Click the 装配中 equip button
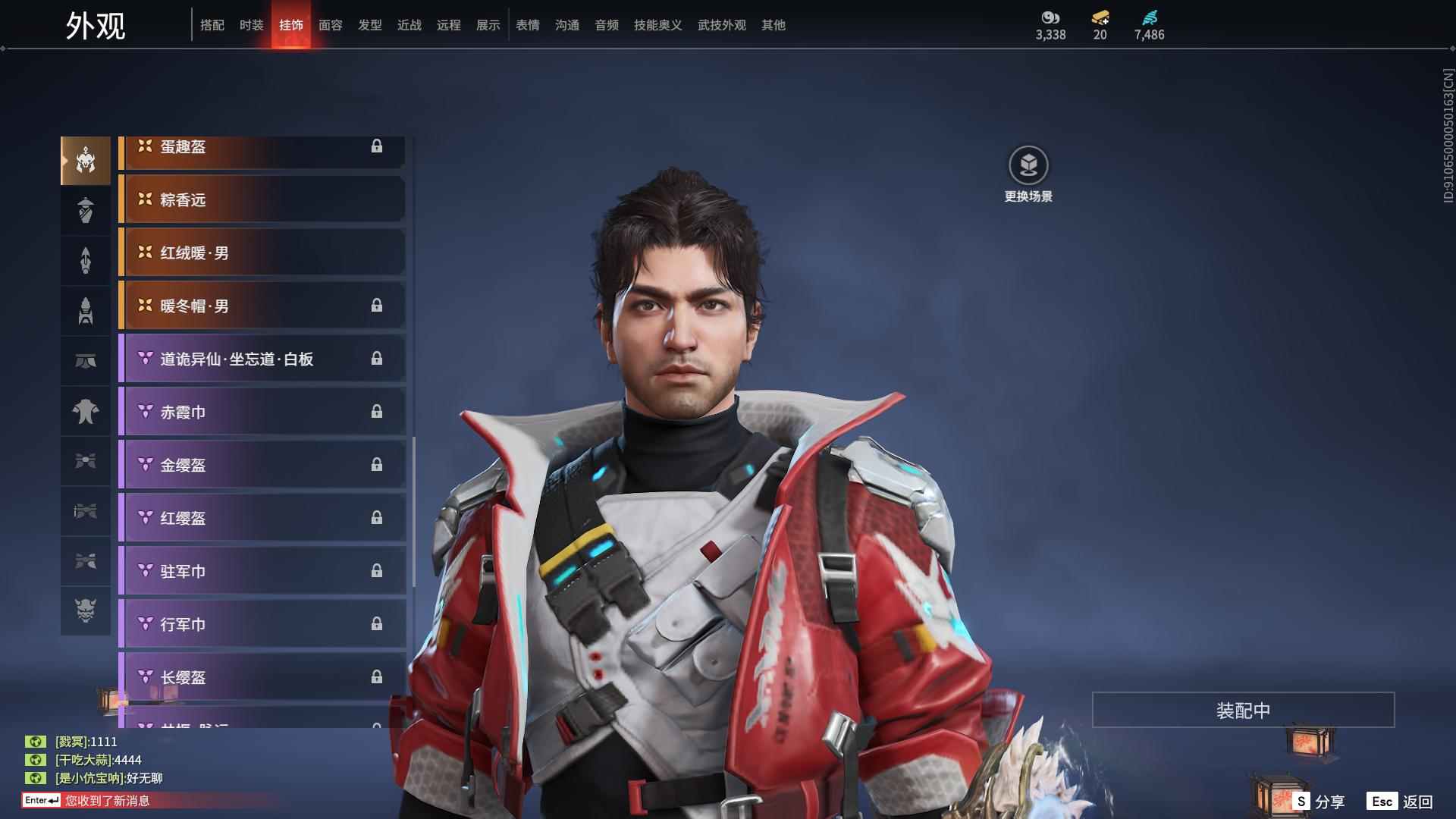1456x819 pixels. [1243, 710]
